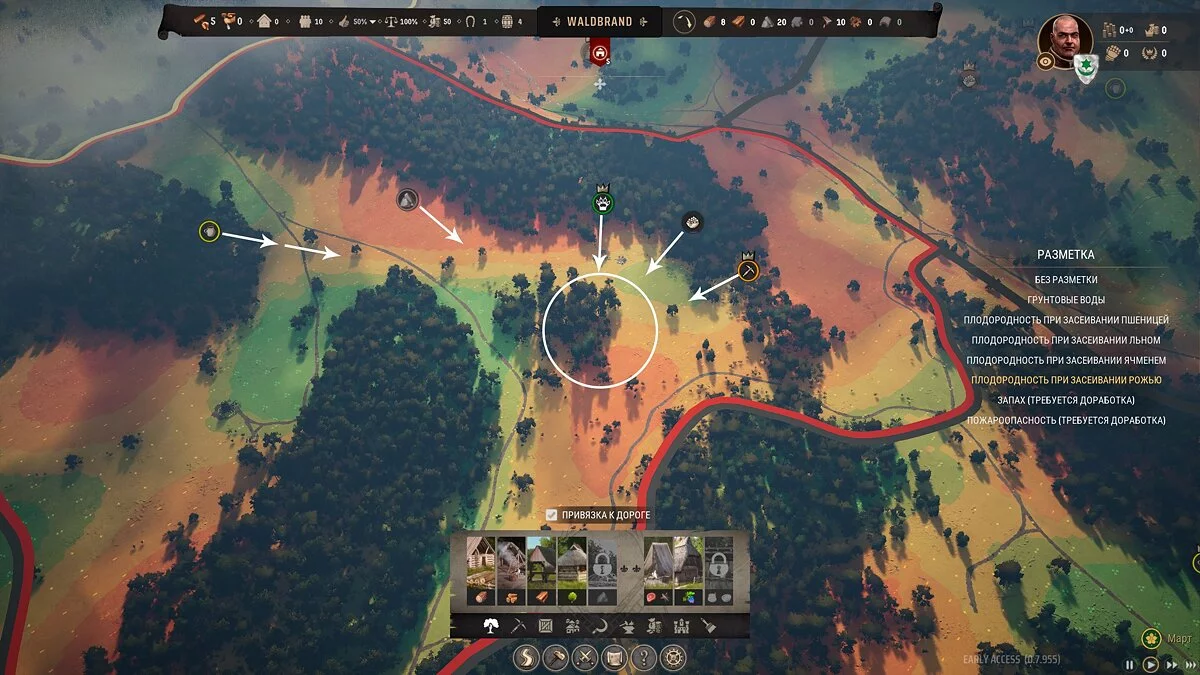Set game speed to double fast-forward
The image size is (1200, 675).
(x=1171, y=664)
